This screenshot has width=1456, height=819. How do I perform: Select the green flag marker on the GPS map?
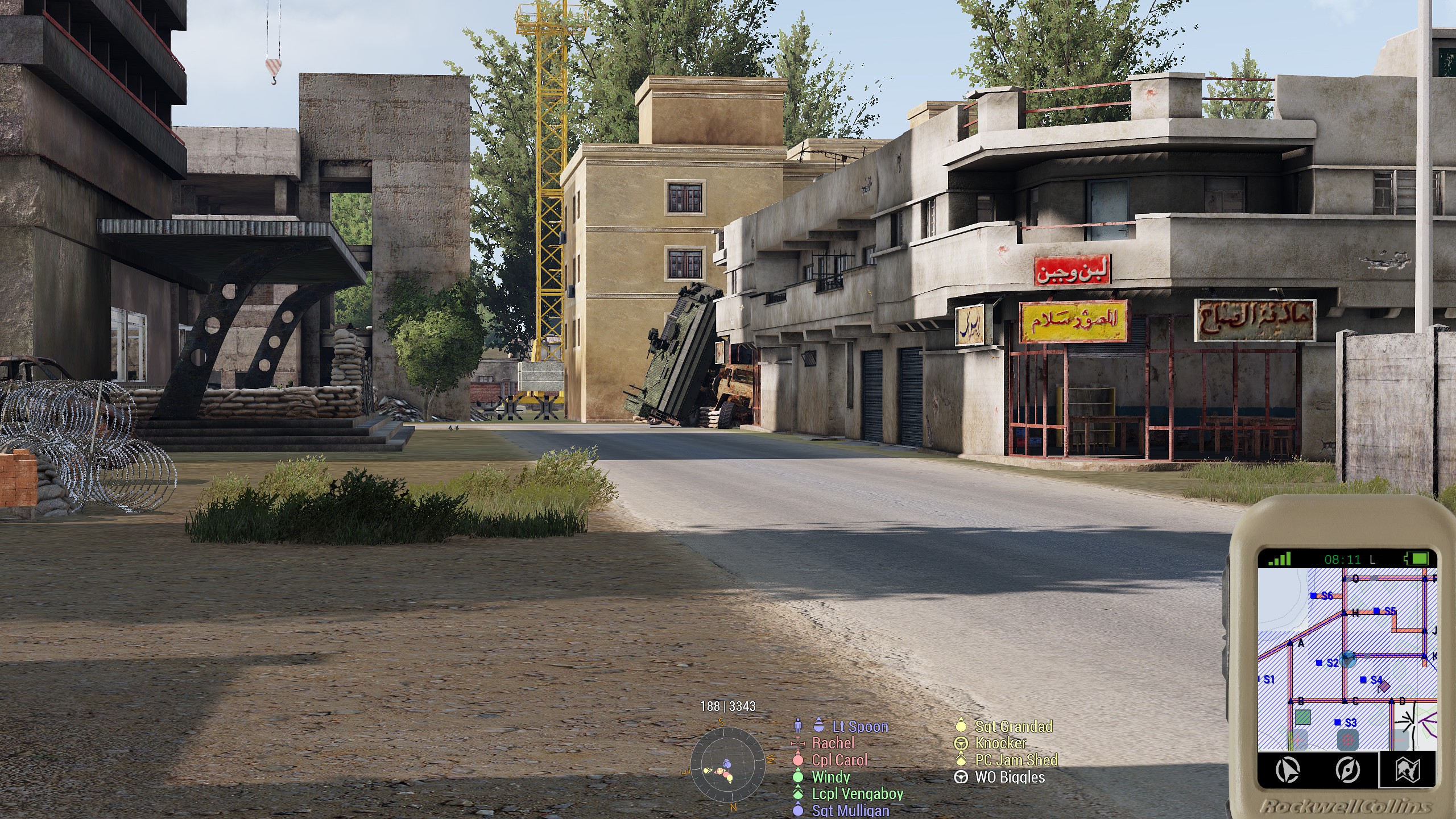[1302, 717]
